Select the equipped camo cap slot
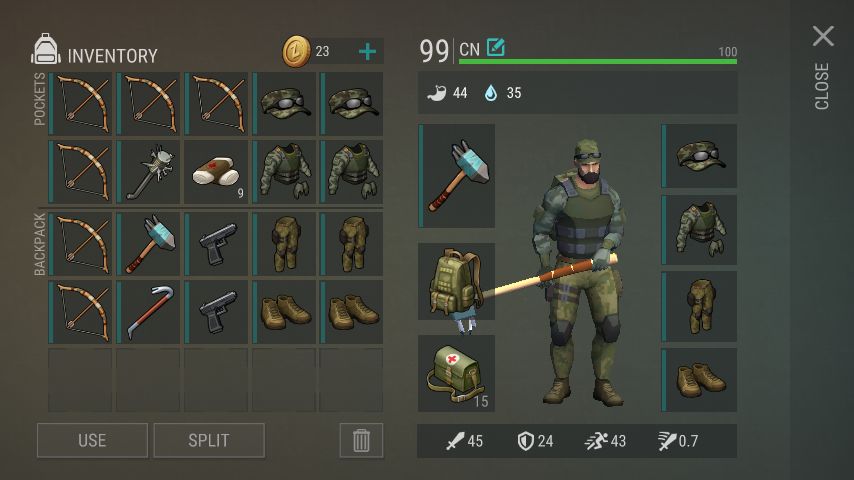Image resolution: width=854 pixels, height=480 pixels. [x=700, y=156]
